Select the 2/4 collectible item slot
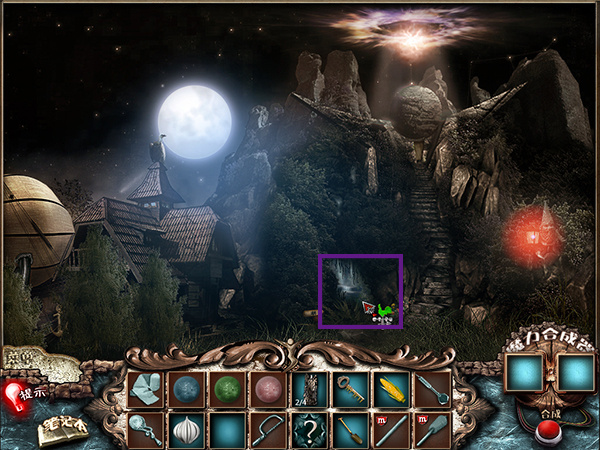The height and width of the screenshot is (450, 600). [x=309, y=389]
